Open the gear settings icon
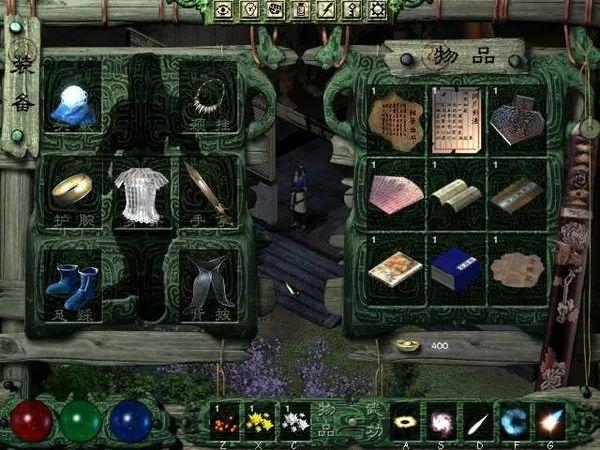 (x=378, y=10)
